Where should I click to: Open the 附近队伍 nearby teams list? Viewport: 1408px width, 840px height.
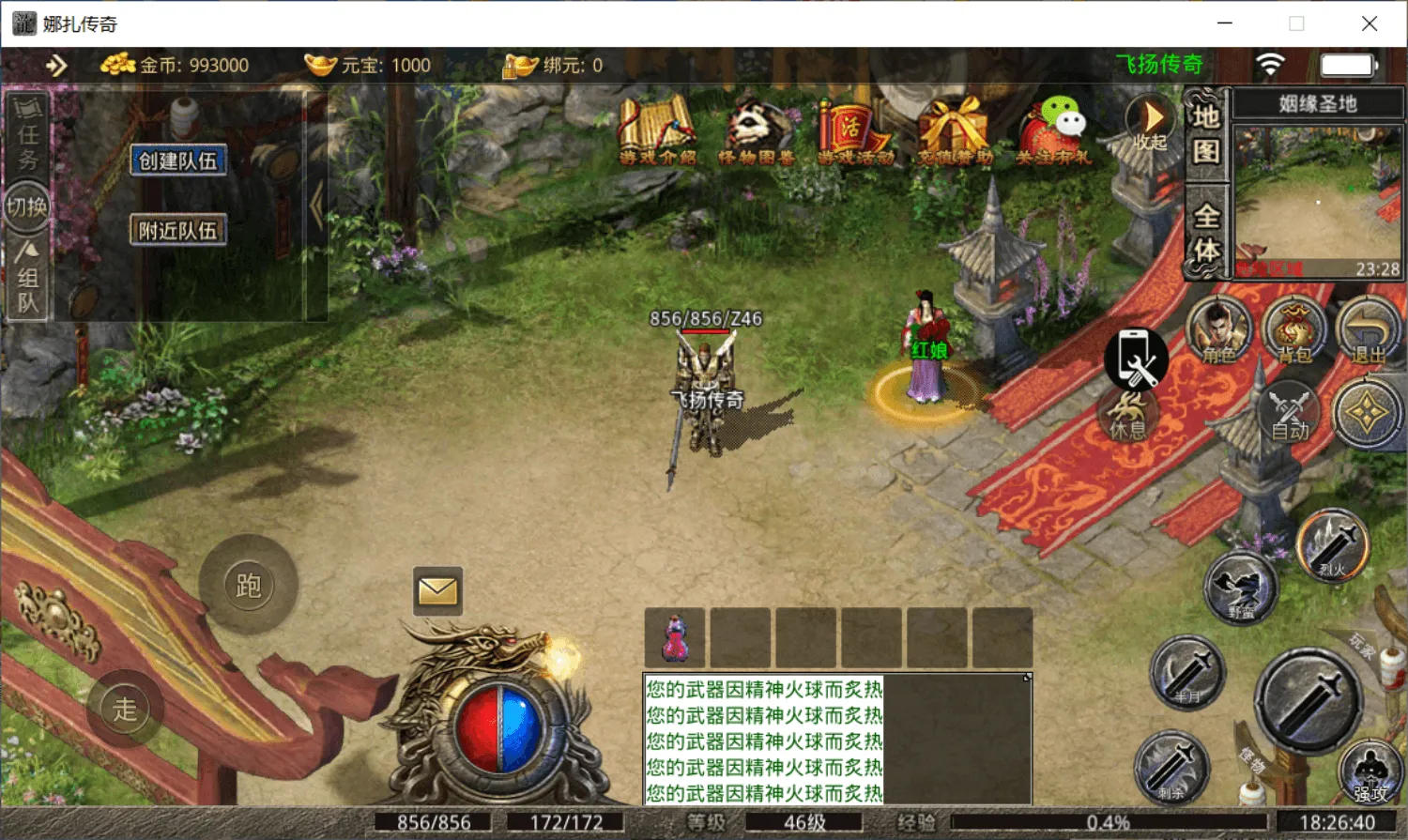click(x=177, y=230)
